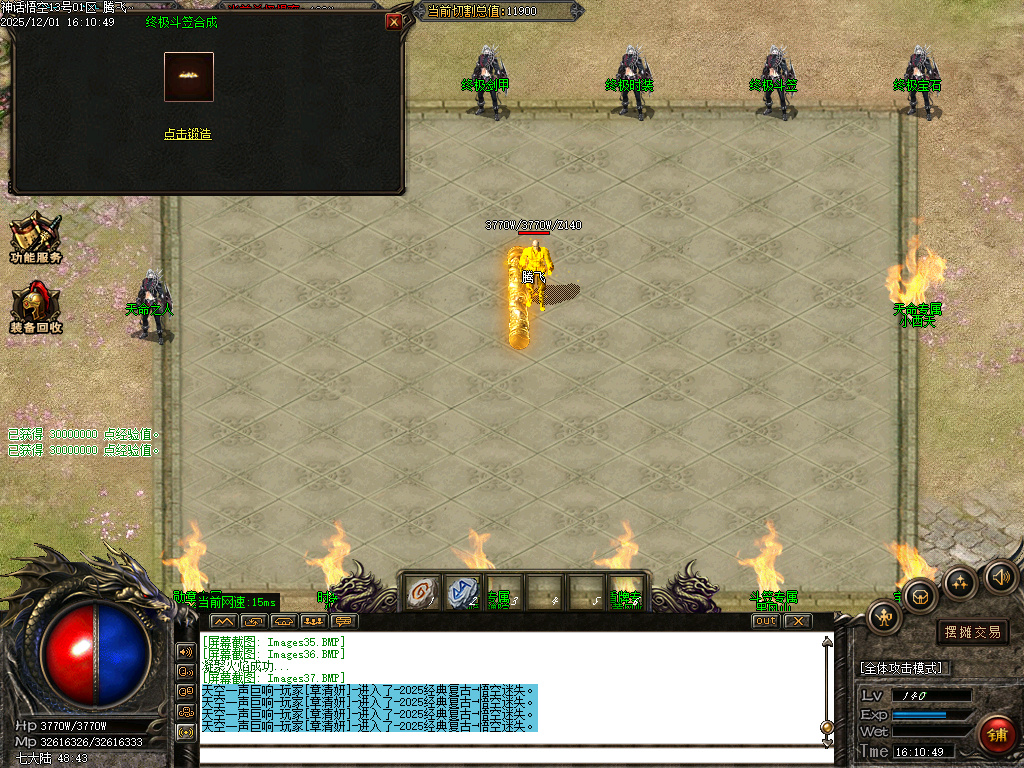The height and width of the screenshot is (768, 1024).
Task: Click the chat scrollbar handle
Action: pyautogui.click(x=827, y=727)
